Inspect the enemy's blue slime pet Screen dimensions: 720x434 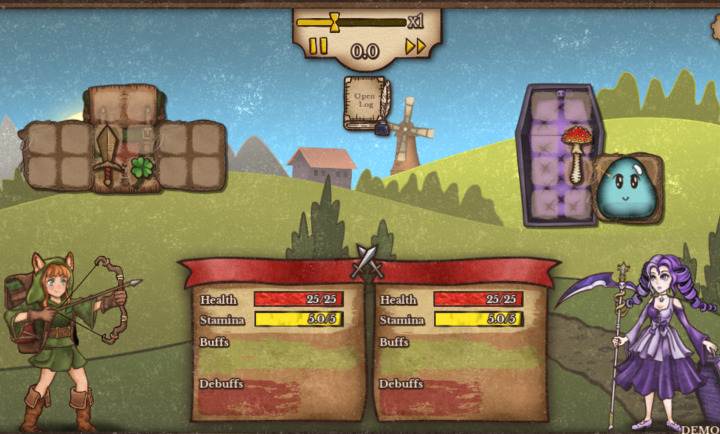point(625,187)
